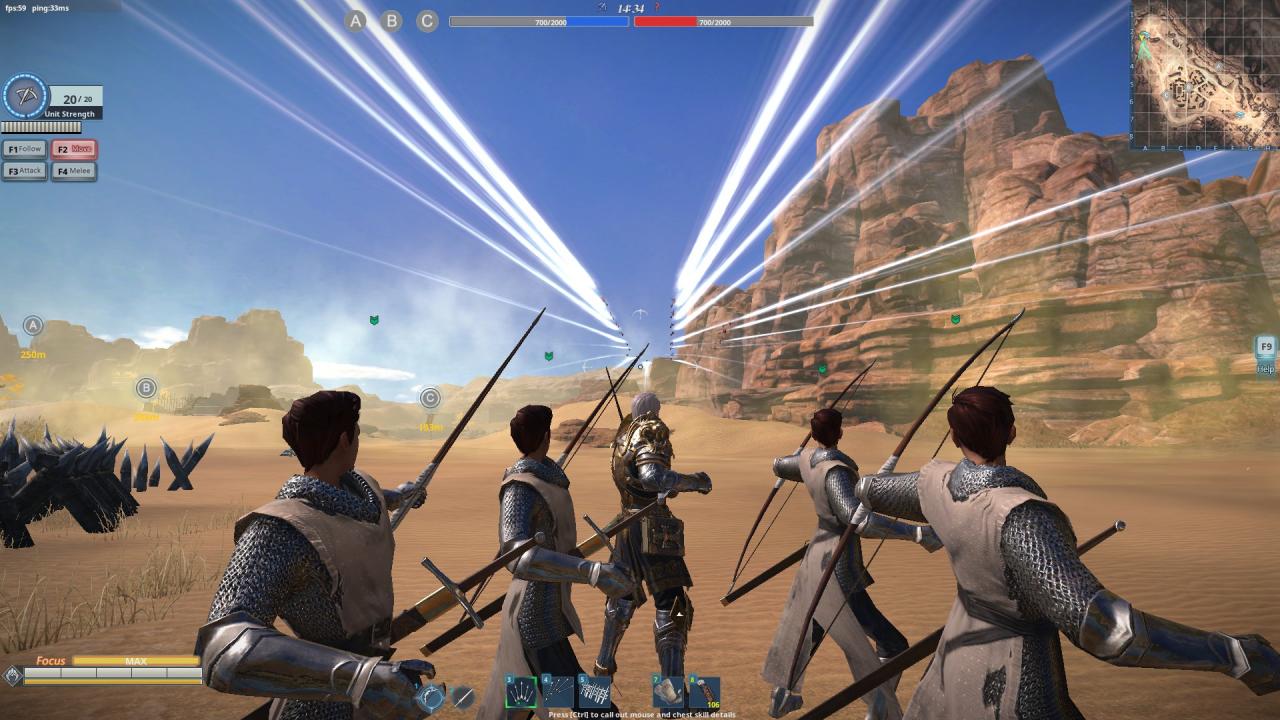Order the unit to Attack
Viewport: 1280px width, 720px height.
(x=25, y=171)
